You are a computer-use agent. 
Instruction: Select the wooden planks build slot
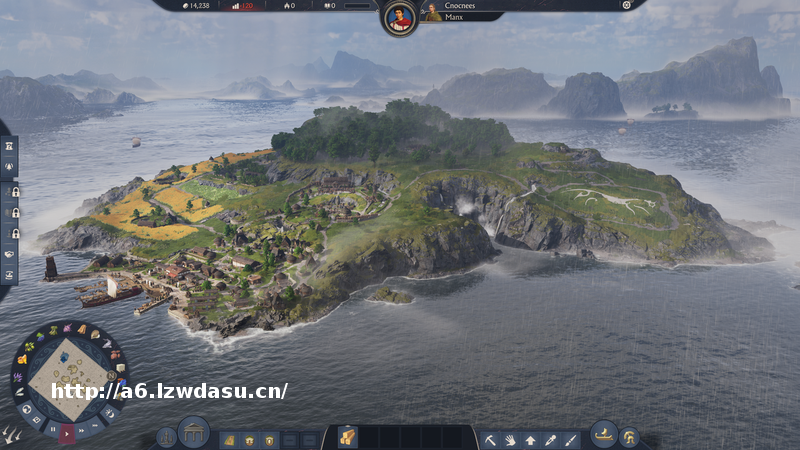coord(347,437)
